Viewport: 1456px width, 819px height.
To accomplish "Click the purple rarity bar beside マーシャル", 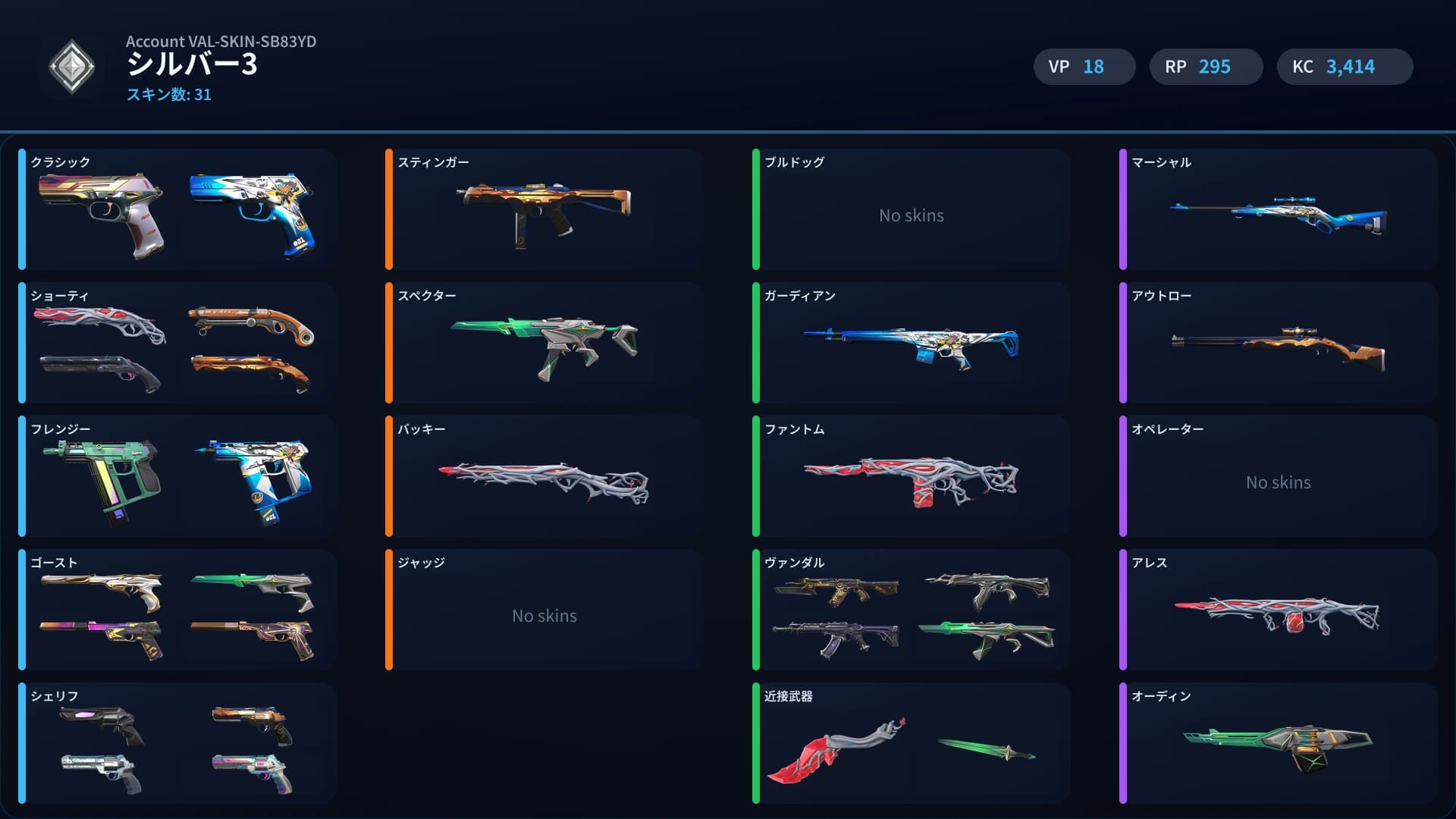I will [1124, 211].
